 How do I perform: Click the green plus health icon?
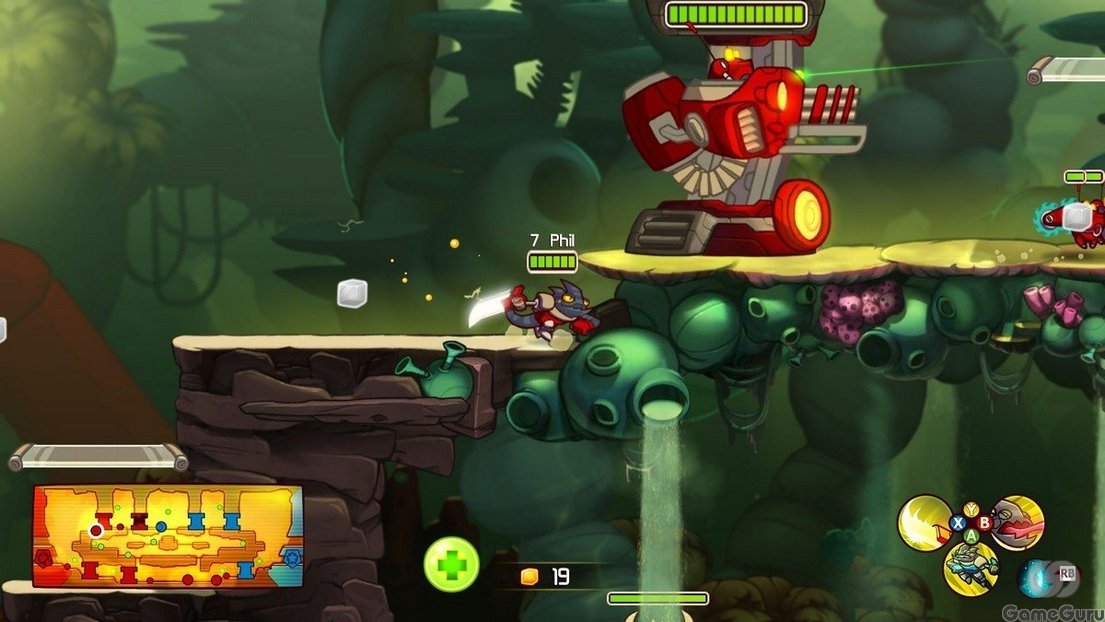coord(451,565)
